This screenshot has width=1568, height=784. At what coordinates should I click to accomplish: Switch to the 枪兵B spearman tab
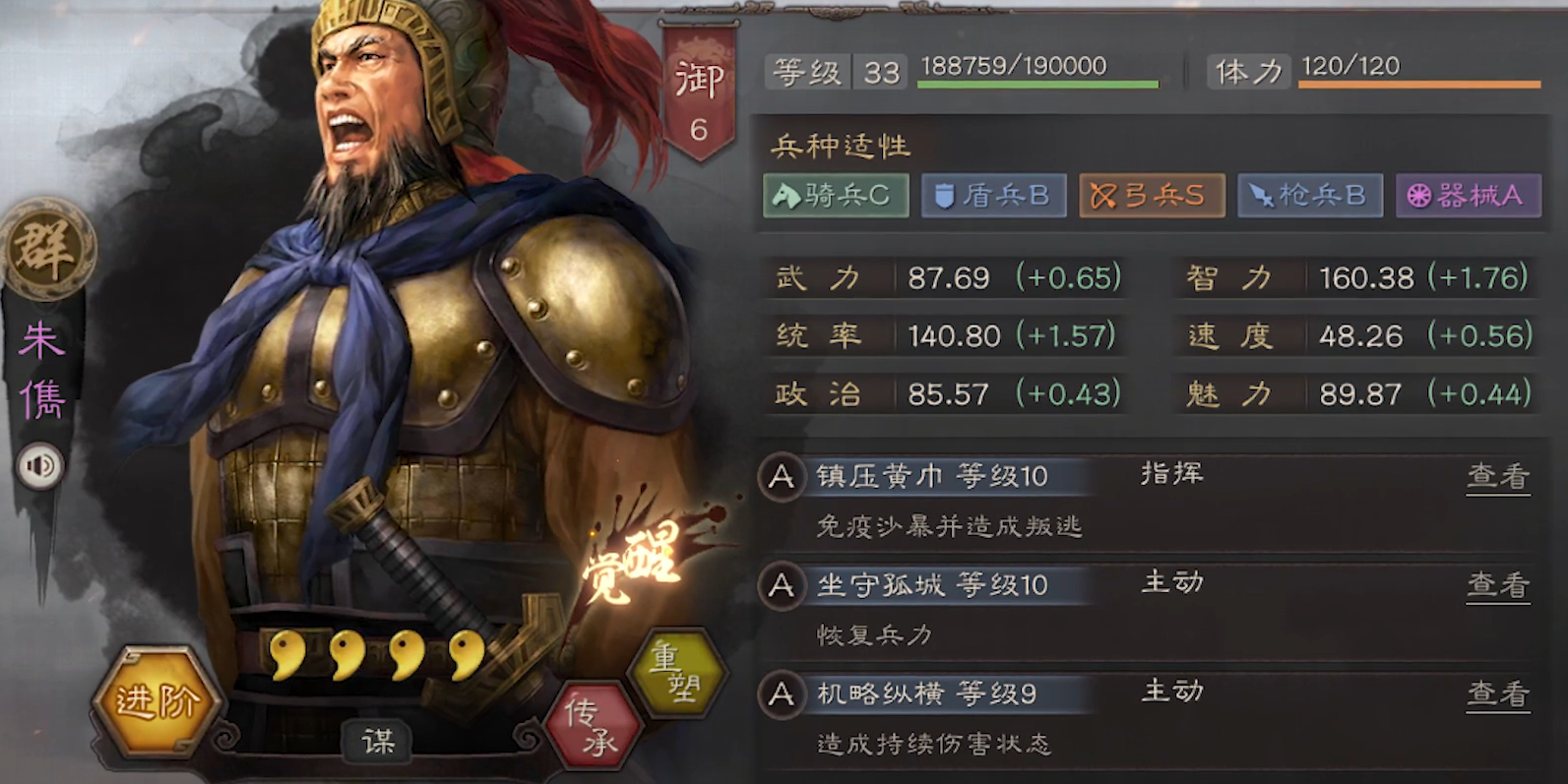pos(1309,195)
